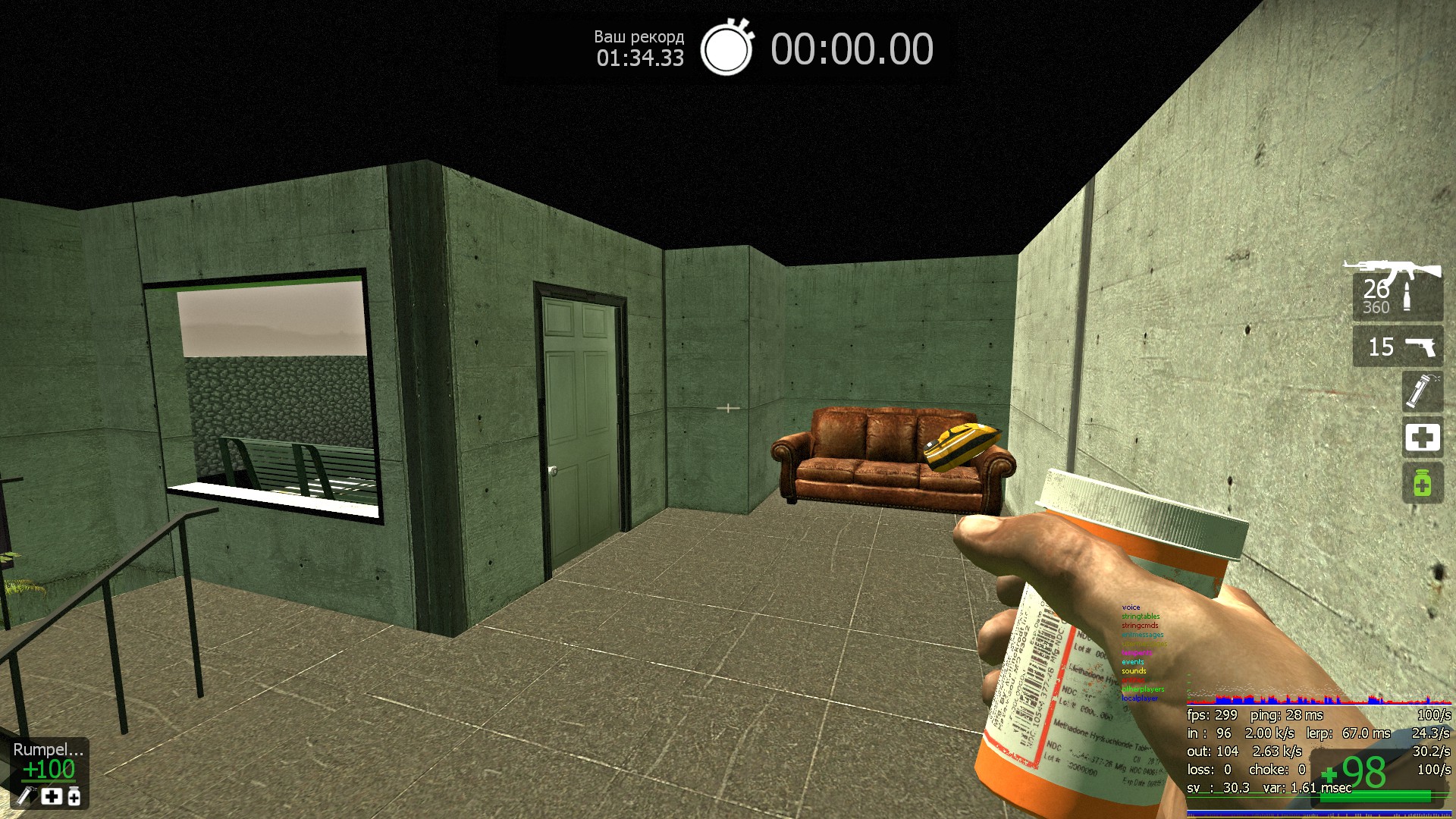Click the pill bottle in Rumpel's panel
Screen dimensions: 1456x819
(74, 796)
